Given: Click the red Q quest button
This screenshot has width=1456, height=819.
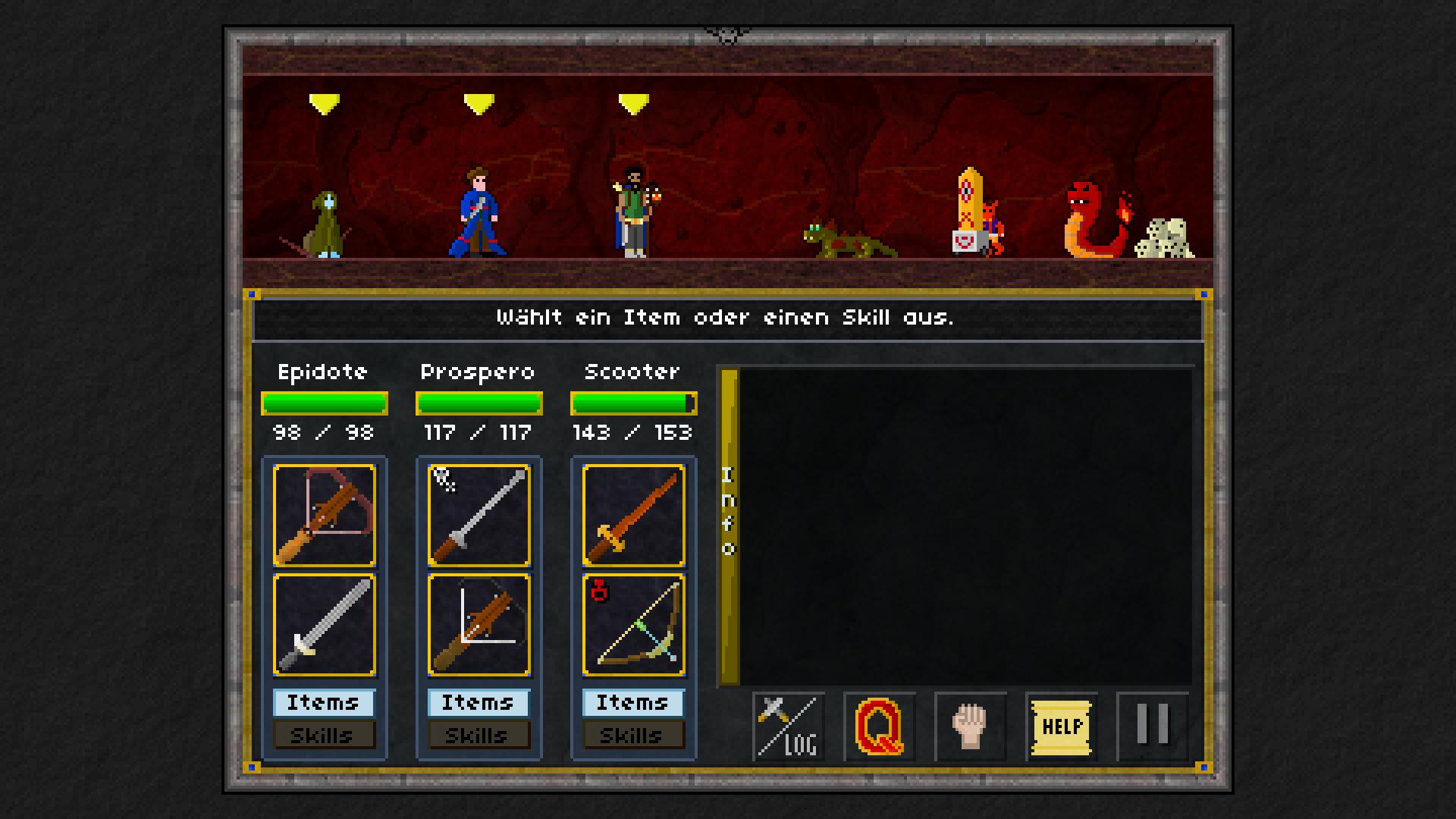Looking at the screenshot, I should point(880,726).
